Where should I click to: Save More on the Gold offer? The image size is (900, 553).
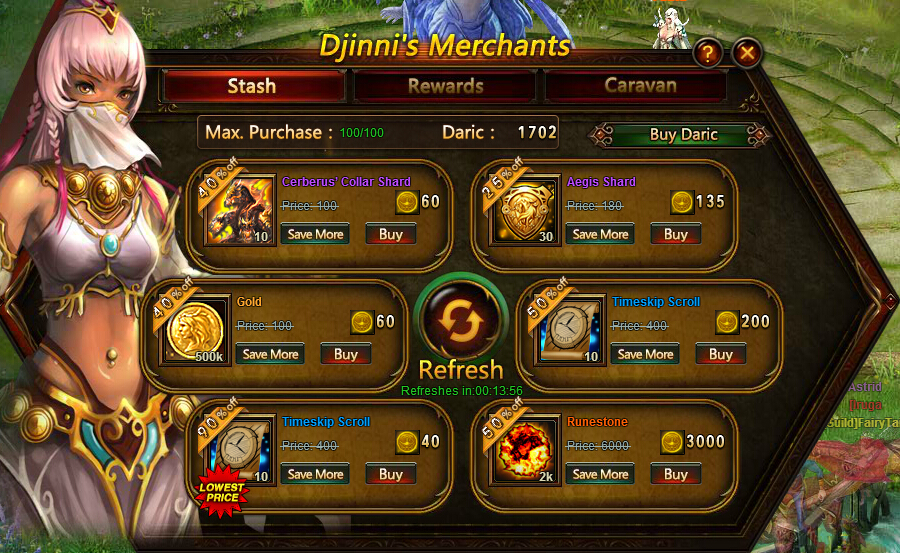270,354
